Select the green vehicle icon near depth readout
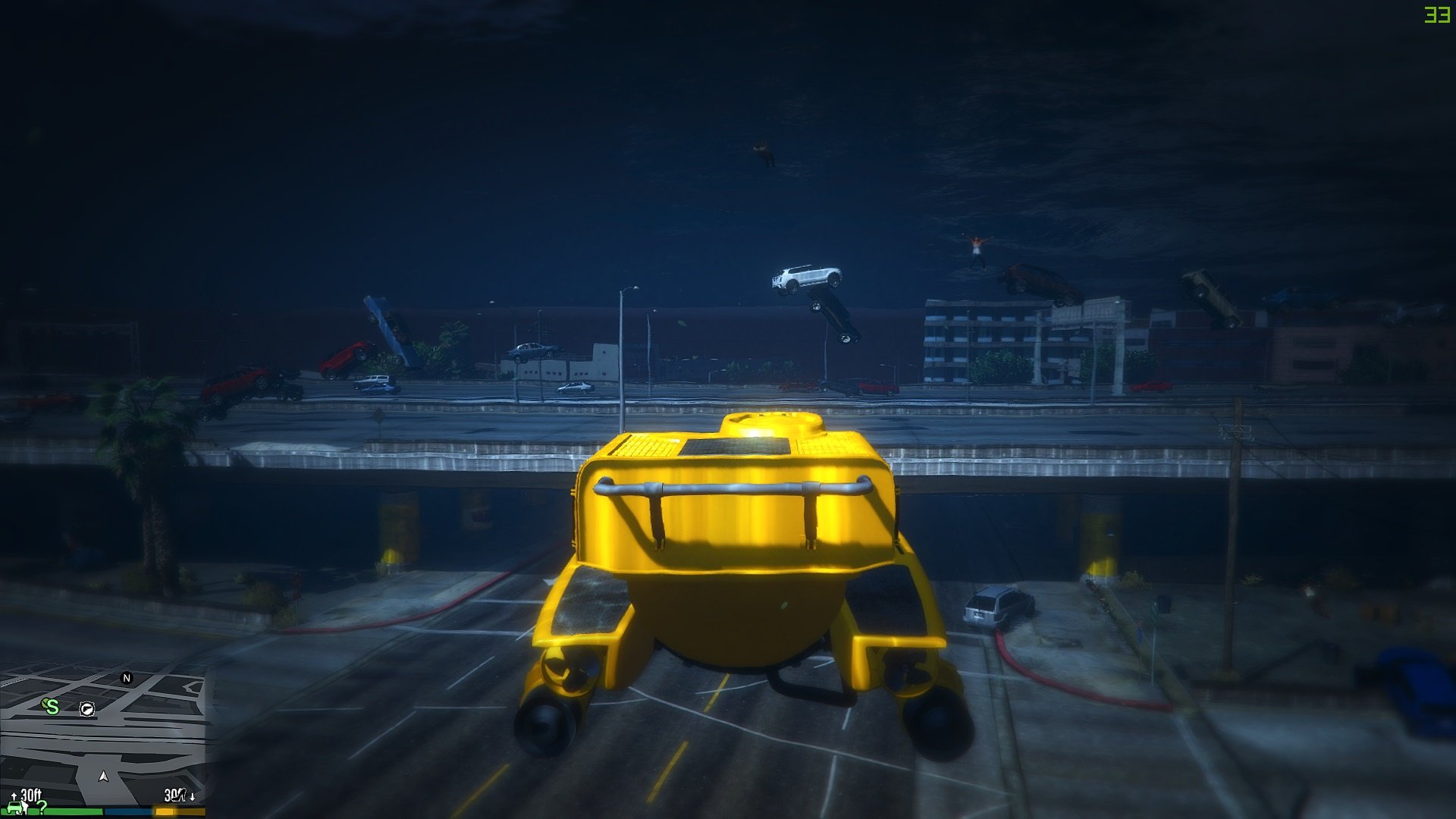The width and height of the screenshot is (1456, 819). tap(14, 808)
